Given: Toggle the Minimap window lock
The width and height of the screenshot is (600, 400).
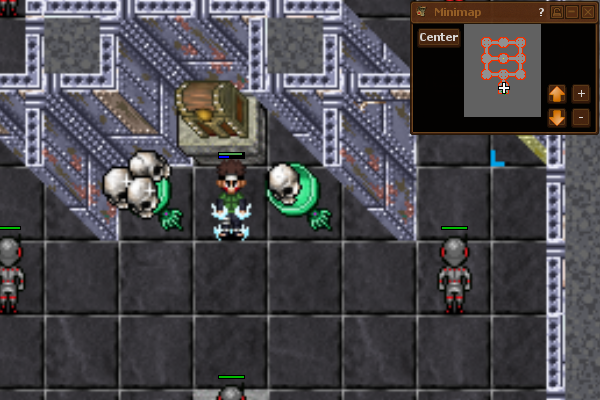Looking at the screenshot, I should (557, 12).
